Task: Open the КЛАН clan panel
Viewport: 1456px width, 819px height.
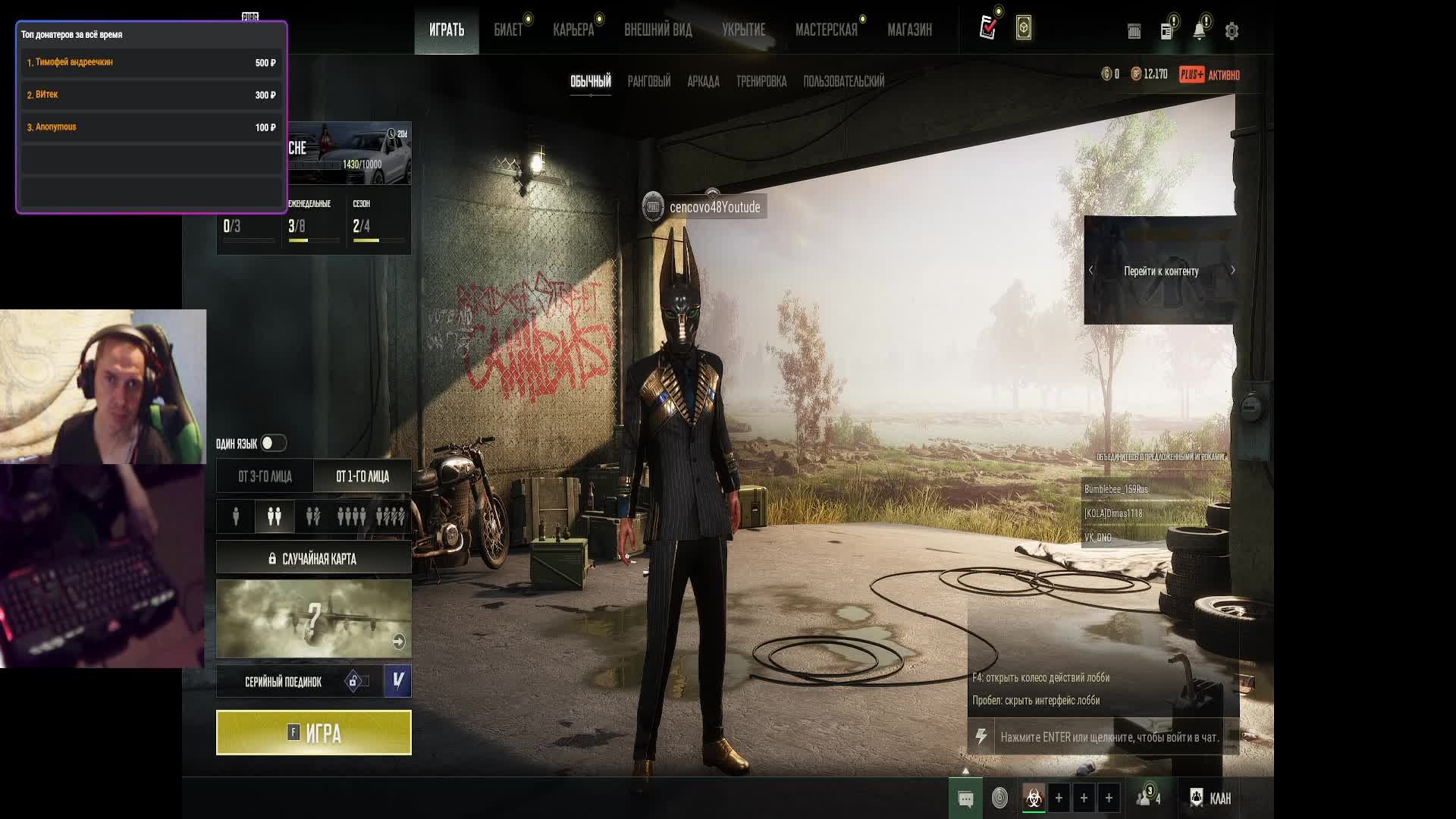Action: pyautogui.click(x=1210, y=798)
